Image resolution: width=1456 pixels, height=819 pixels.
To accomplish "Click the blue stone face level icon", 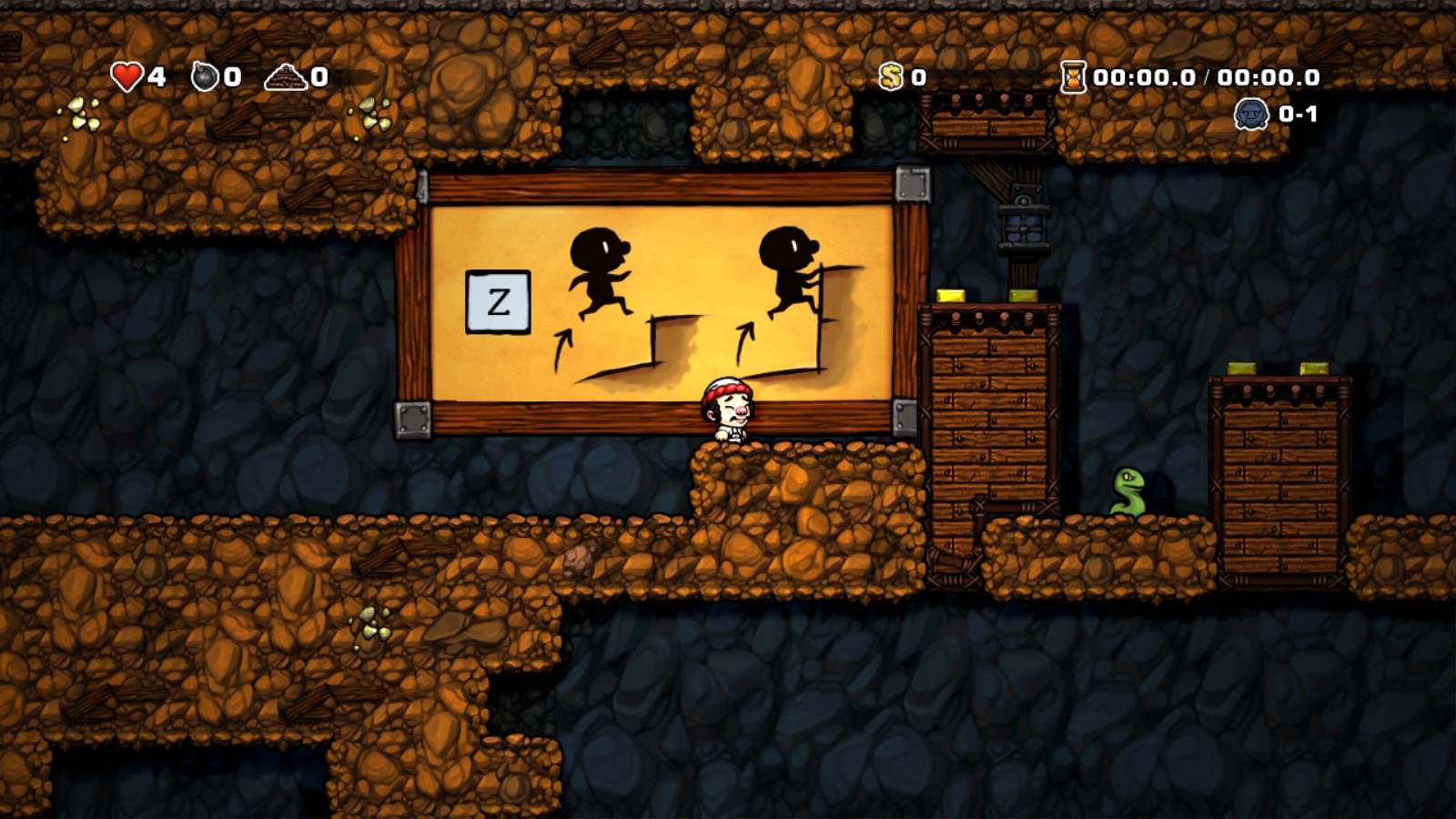I will (x=1251, y=115).
